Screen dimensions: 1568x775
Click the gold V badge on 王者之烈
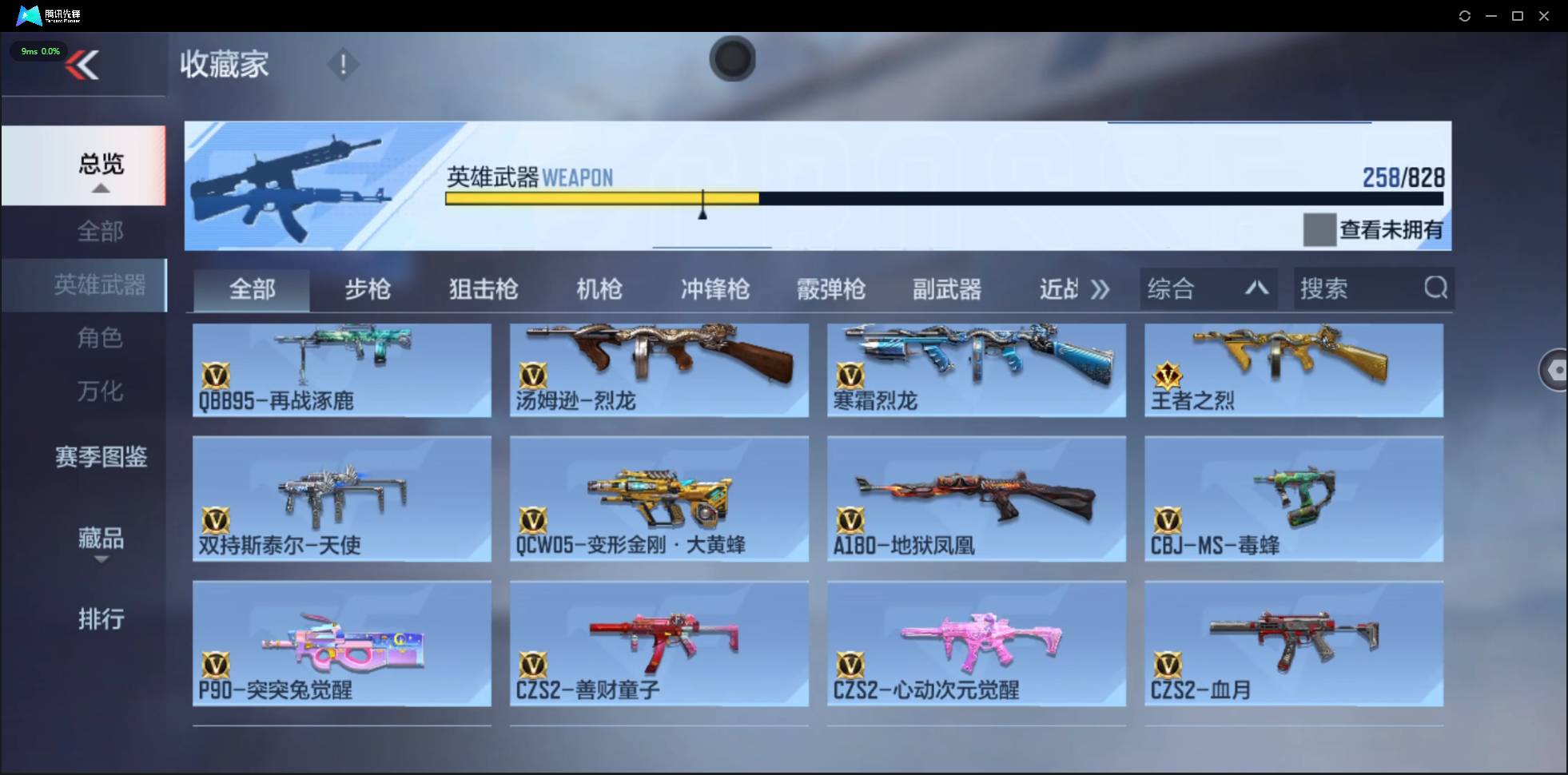point(1168,376)
